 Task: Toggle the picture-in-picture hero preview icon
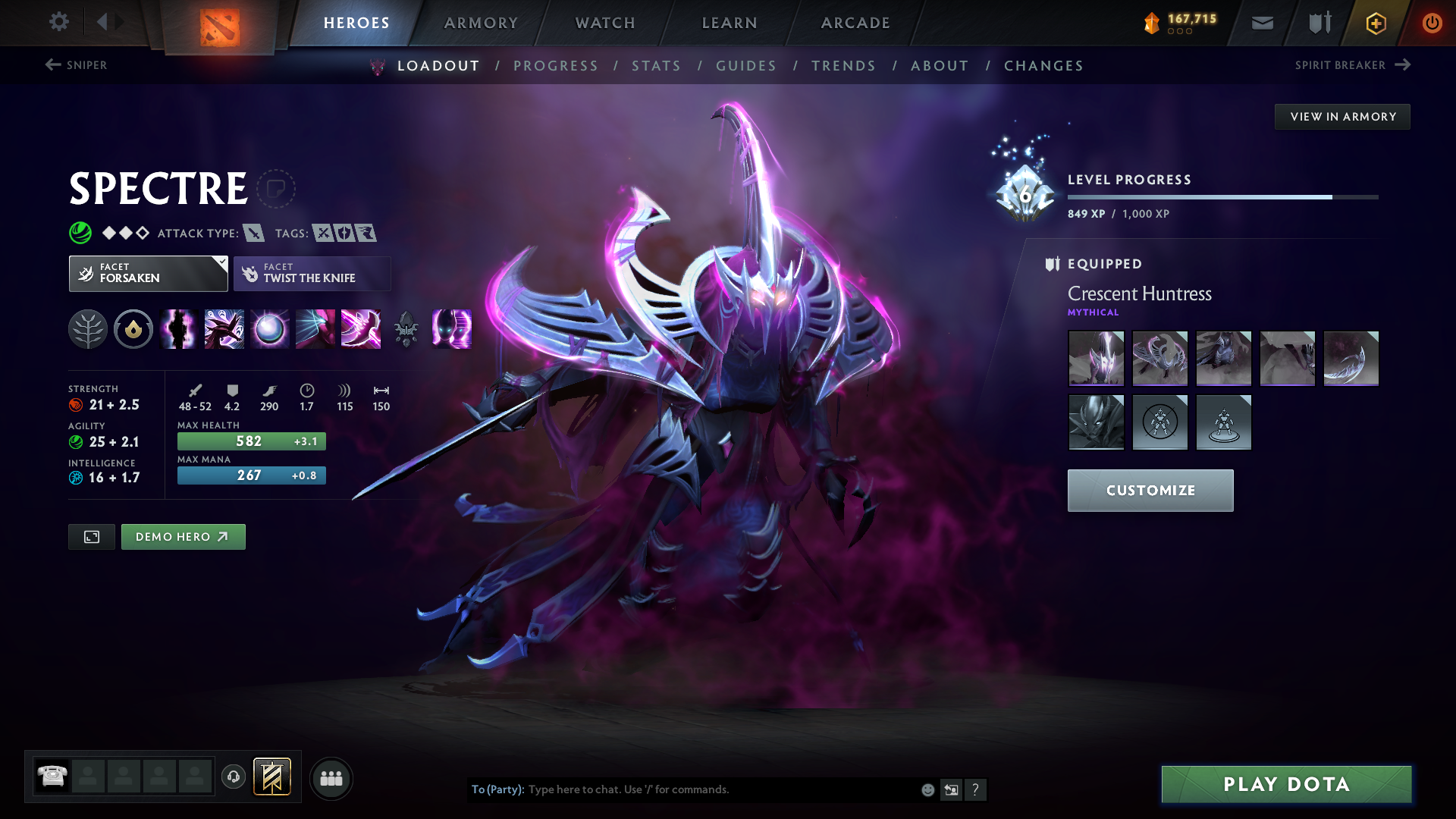(x=91, y=536)
